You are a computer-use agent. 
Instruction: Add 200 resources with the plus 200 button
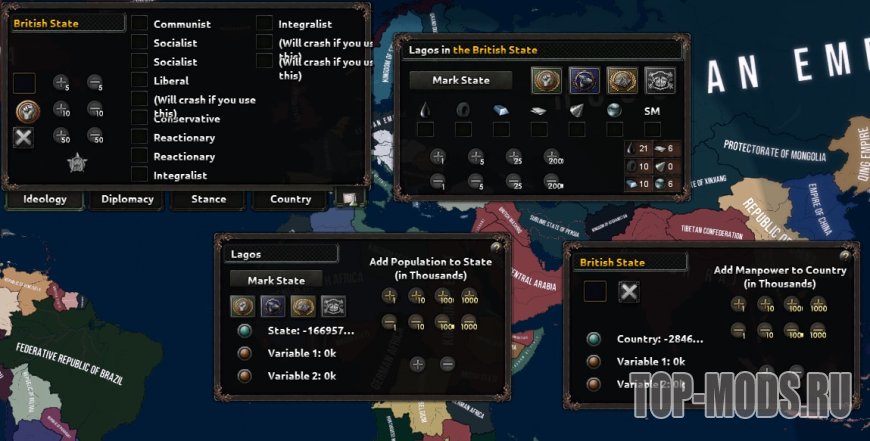click(553, 156)
